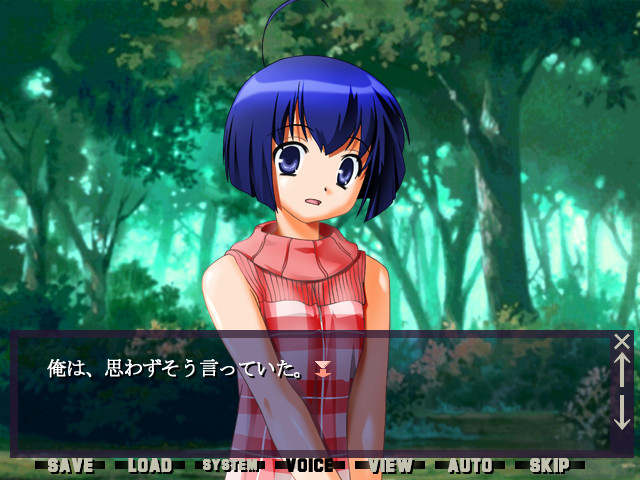
Task: Enable AUTO text advance
Action: (x=470, y=465)
